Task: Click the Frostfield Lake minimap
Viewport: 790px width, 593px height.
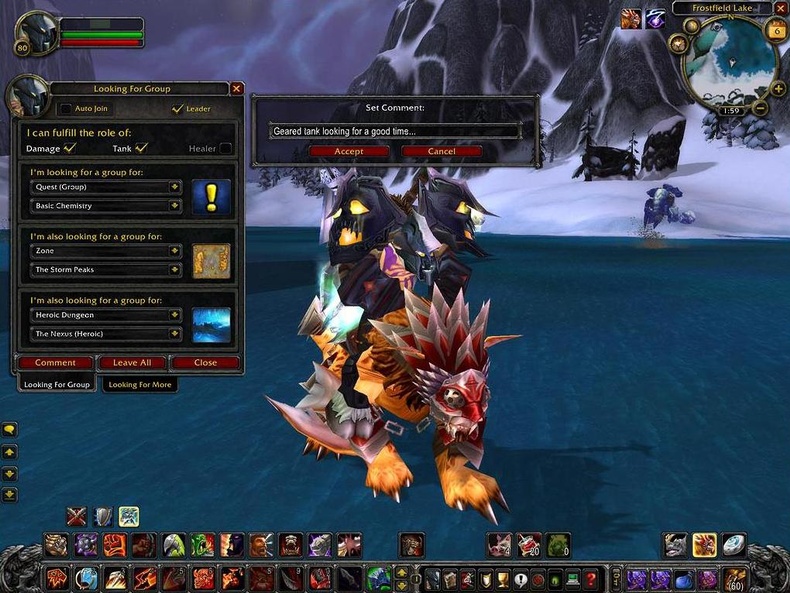Action: [x=728, y=62]
